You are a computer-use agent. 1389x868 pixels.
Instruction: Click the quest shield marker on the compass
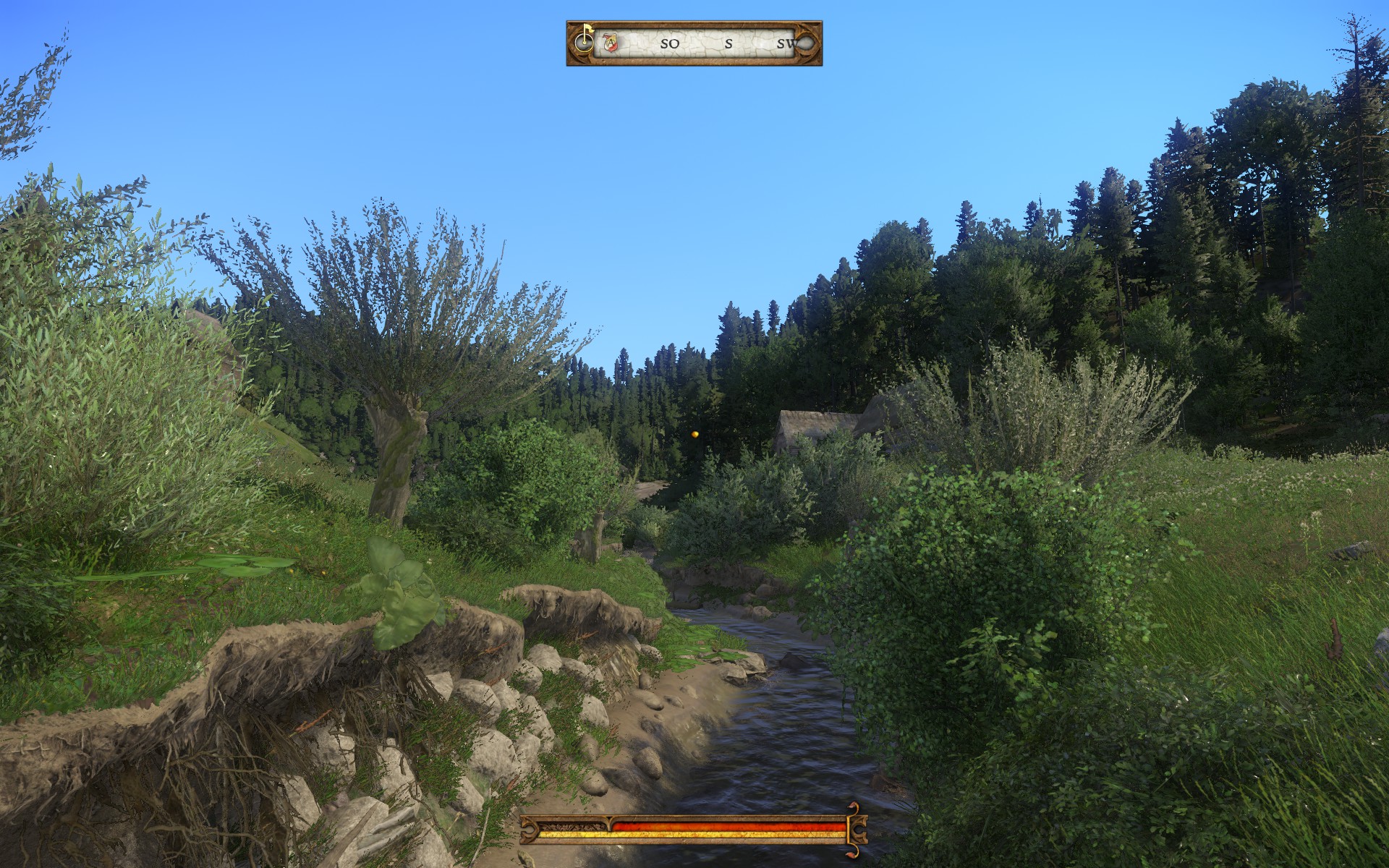(610, 44)
